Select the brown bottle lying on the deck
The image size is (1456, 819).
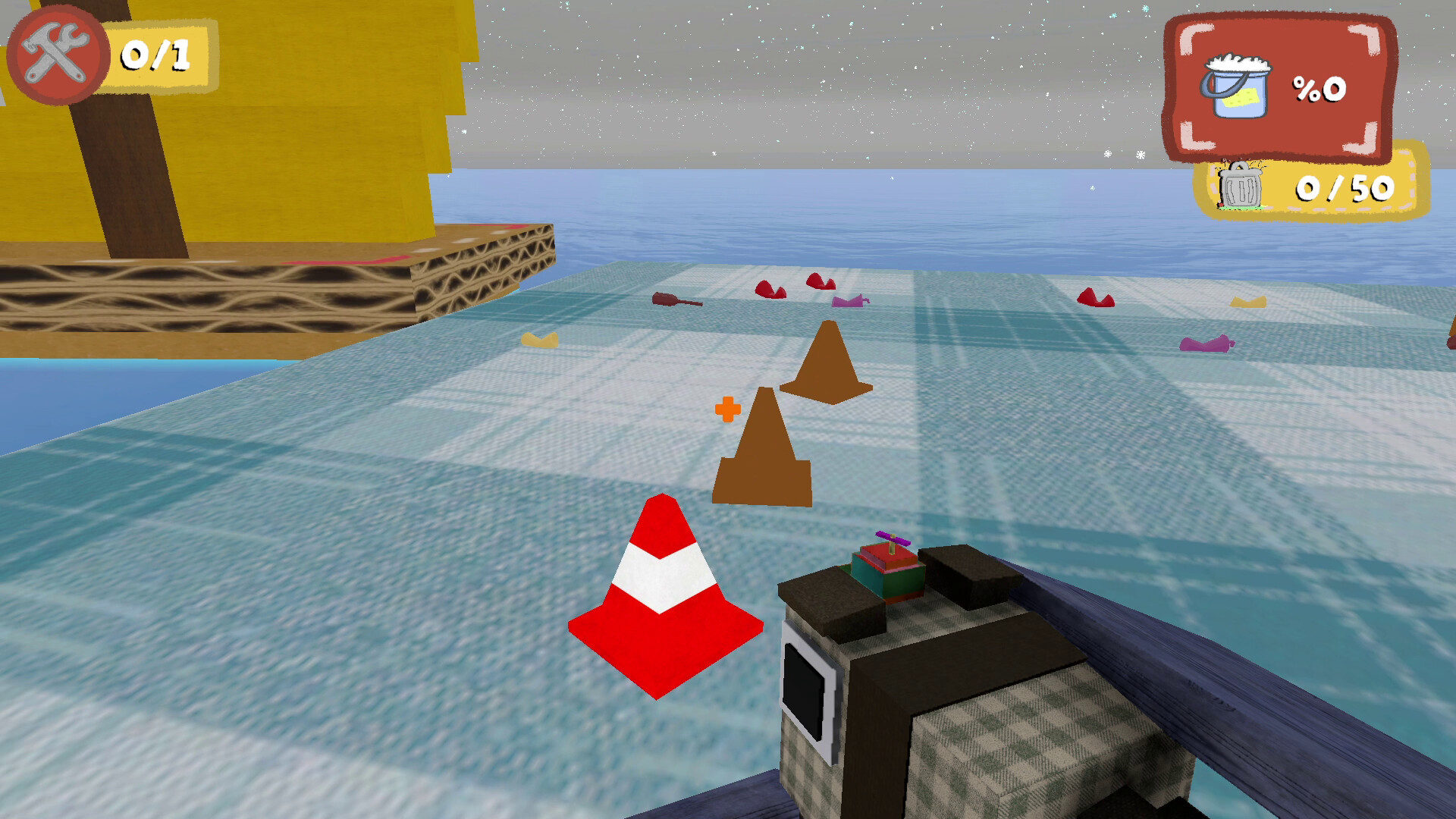pyautogui.click(x=676, y=300)
